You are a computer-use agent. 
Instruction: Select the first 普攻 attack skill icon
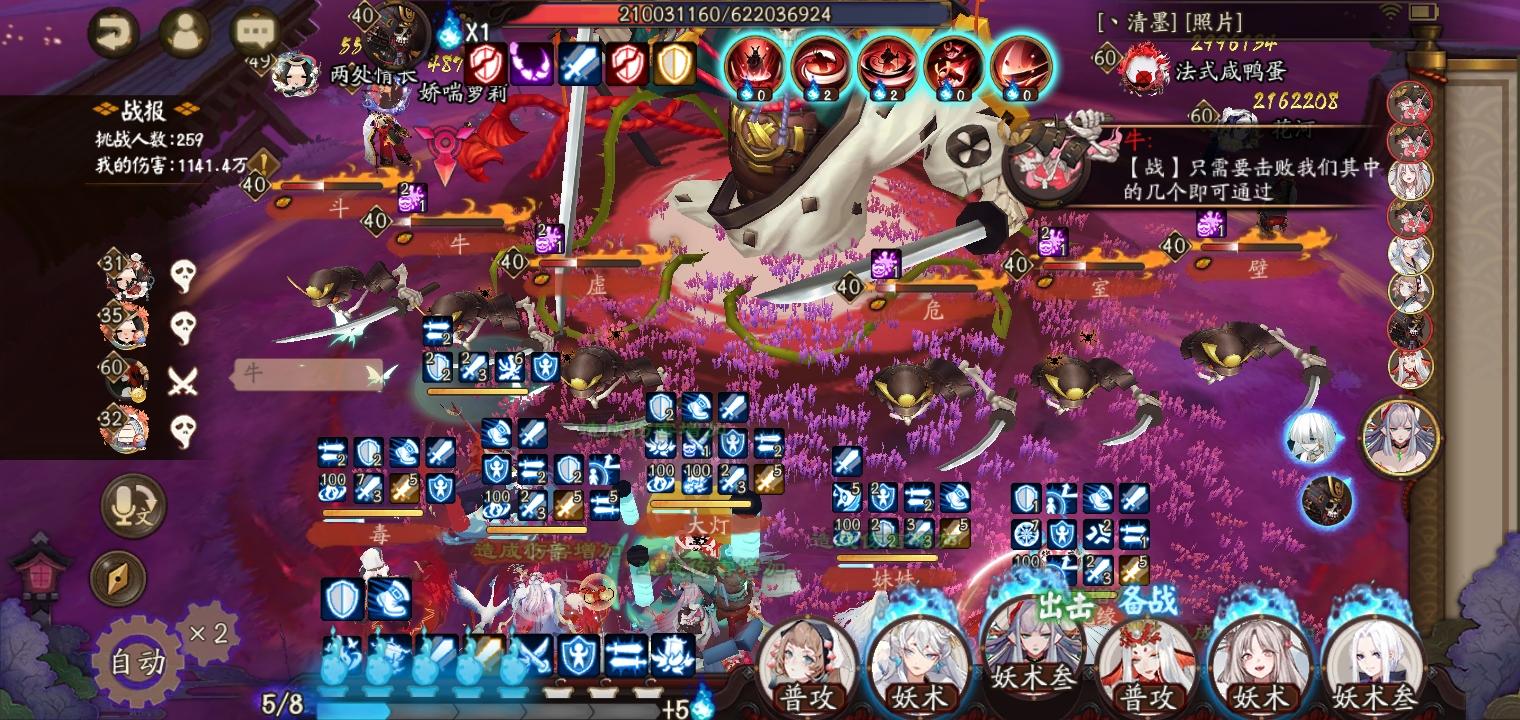(x=810, y=662)
